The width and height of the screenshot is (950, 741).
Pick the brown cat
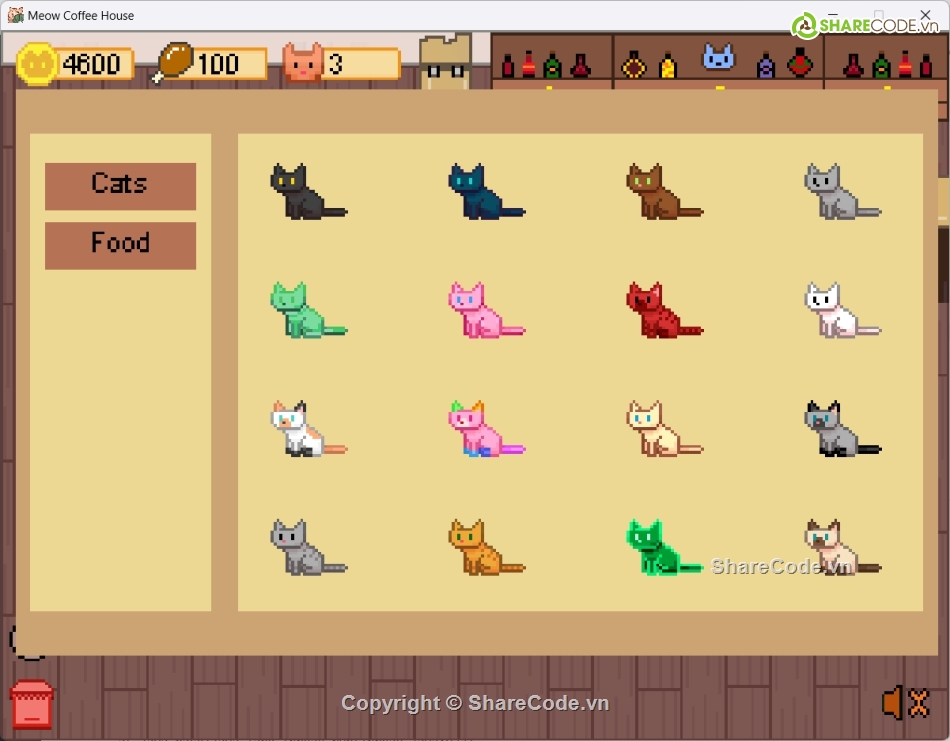pyautogui.click(x=657, y=192)
